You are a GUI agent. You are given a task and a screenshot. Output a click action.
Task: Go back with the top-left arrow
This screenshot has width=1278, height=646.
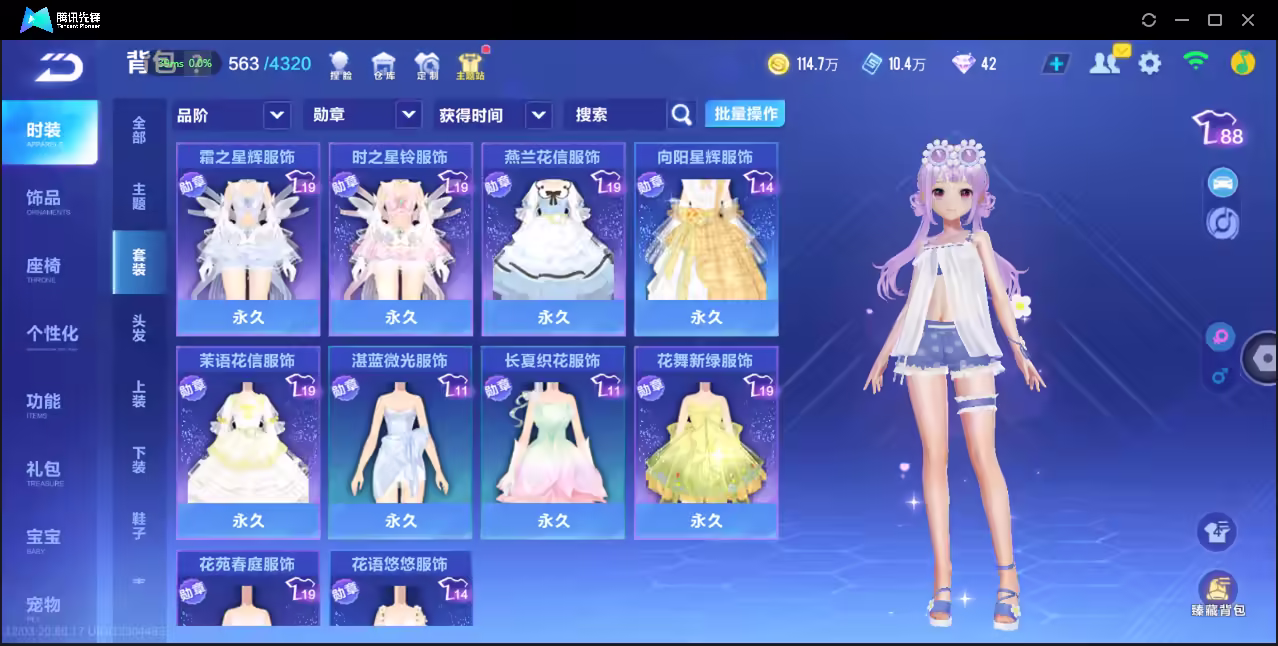pyautogui.click(x=59, y=66)
